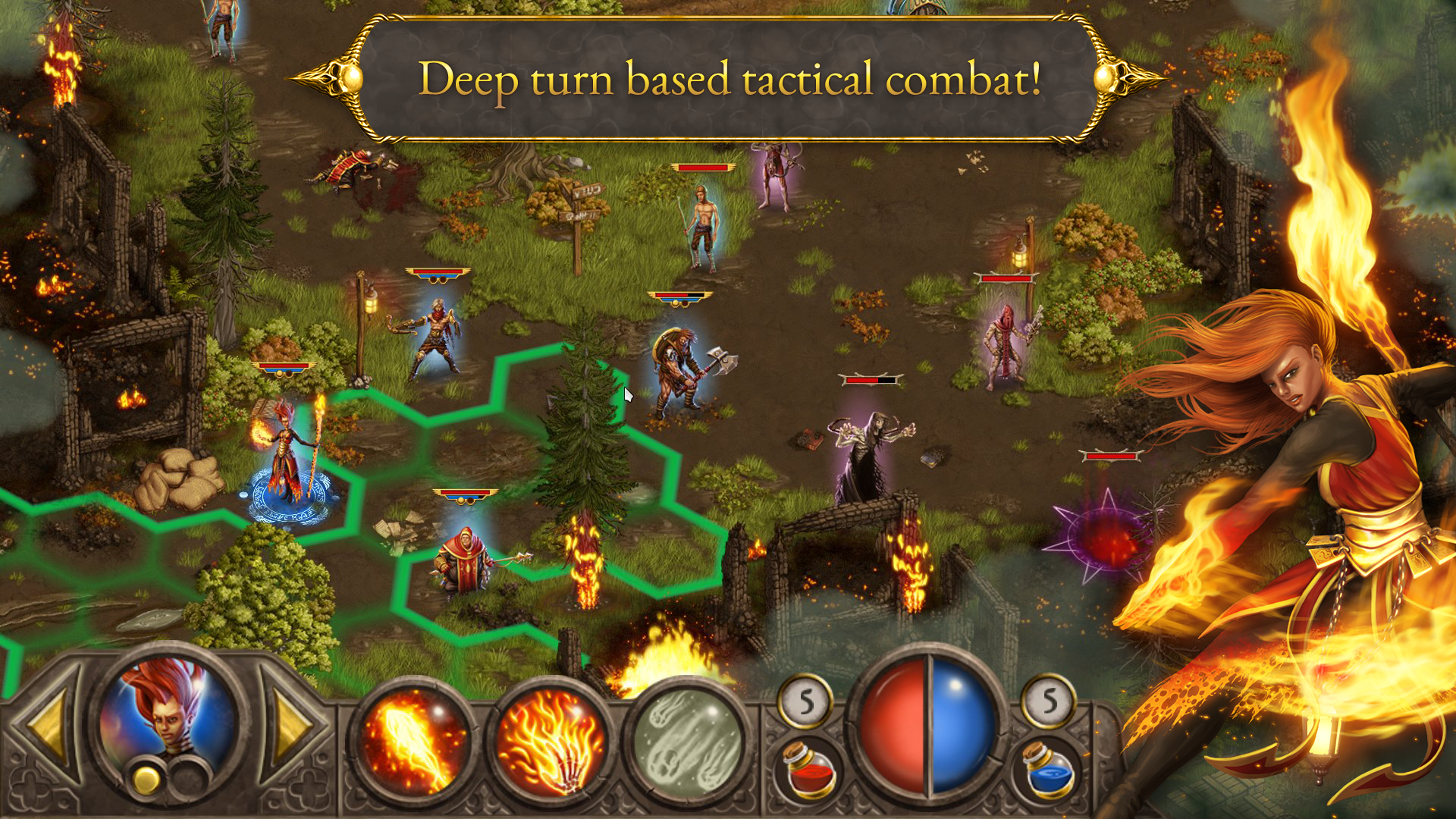Viewport: 1456px width, 819px height.
Task: Drink the red health potion
Action: click(x=808, y=770)
